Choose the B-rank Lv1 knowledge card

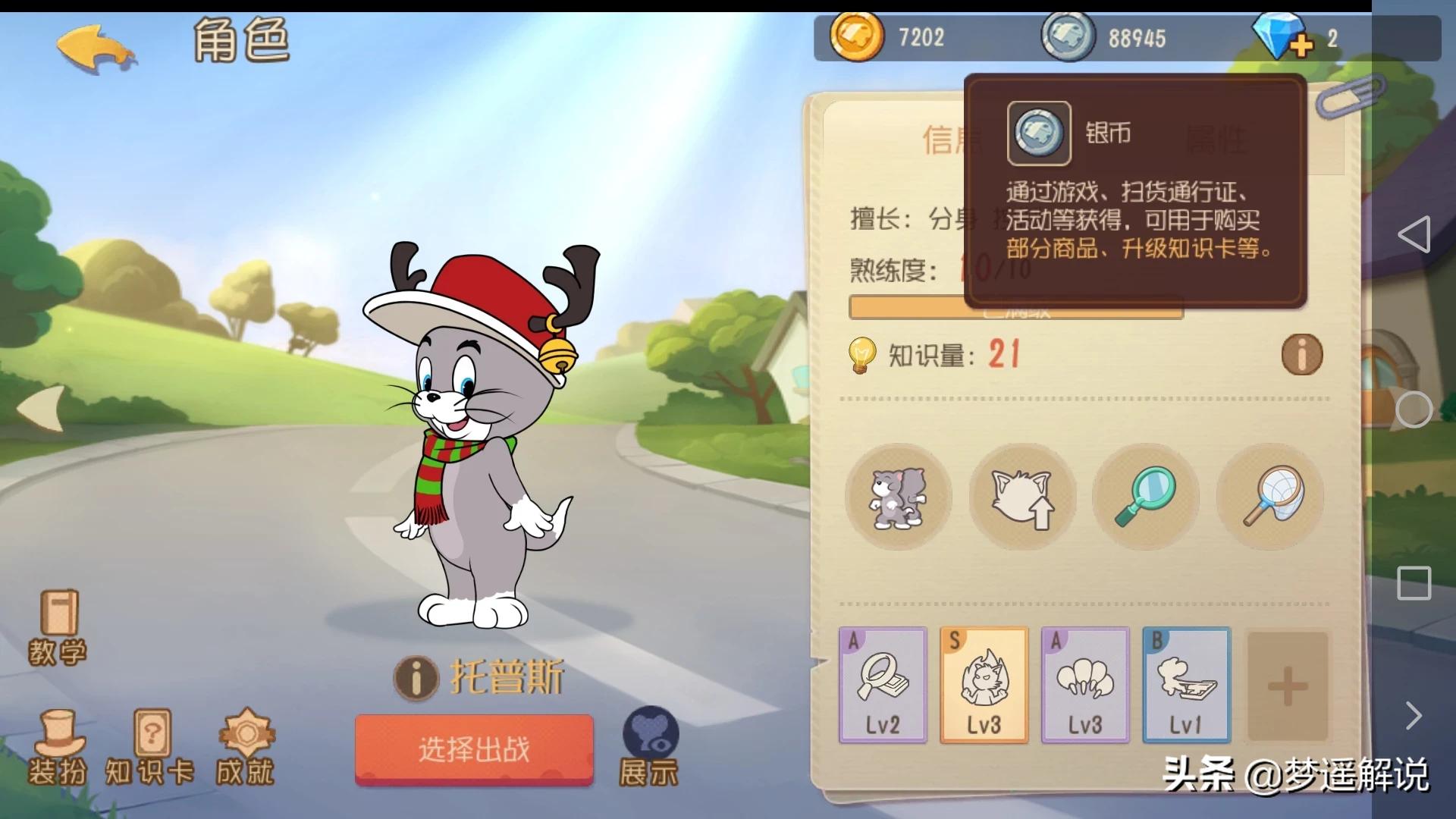point(1186,685)
